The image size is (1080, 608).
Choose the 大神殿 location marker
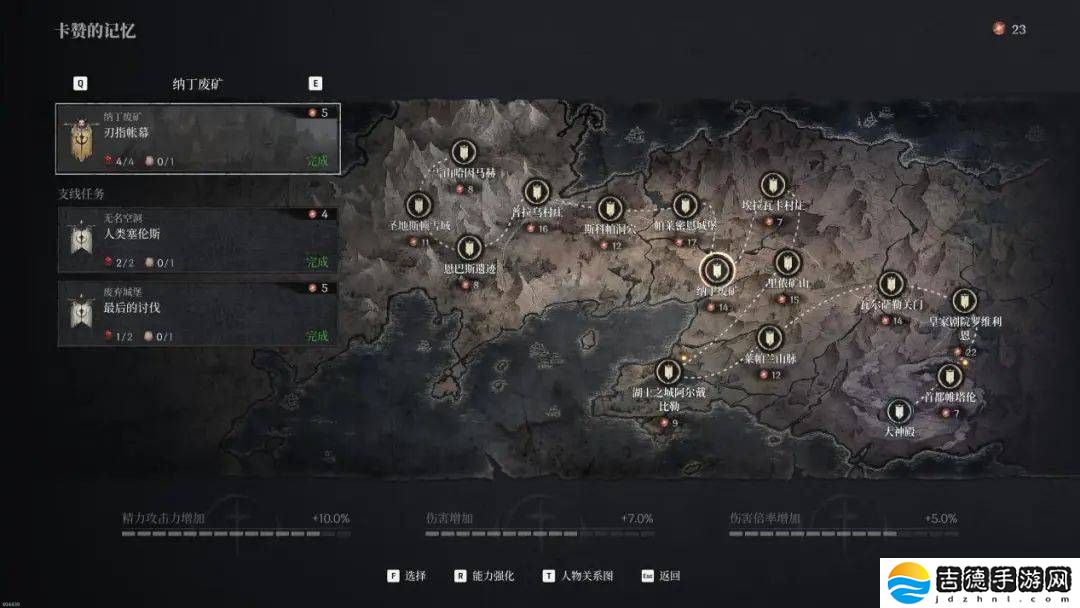point(899,410)
